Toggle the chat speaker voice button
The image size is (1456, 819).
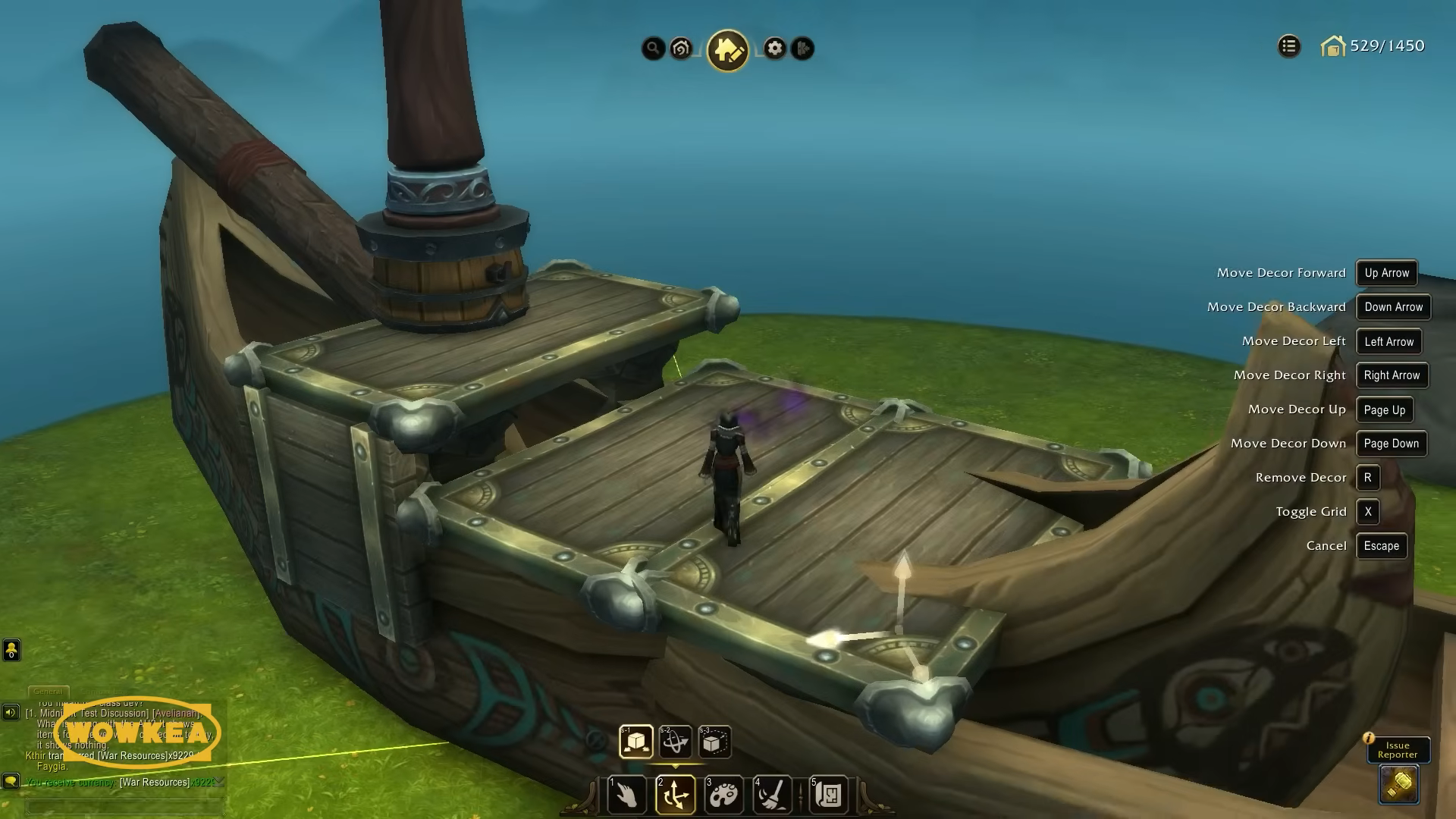point(11,712)
